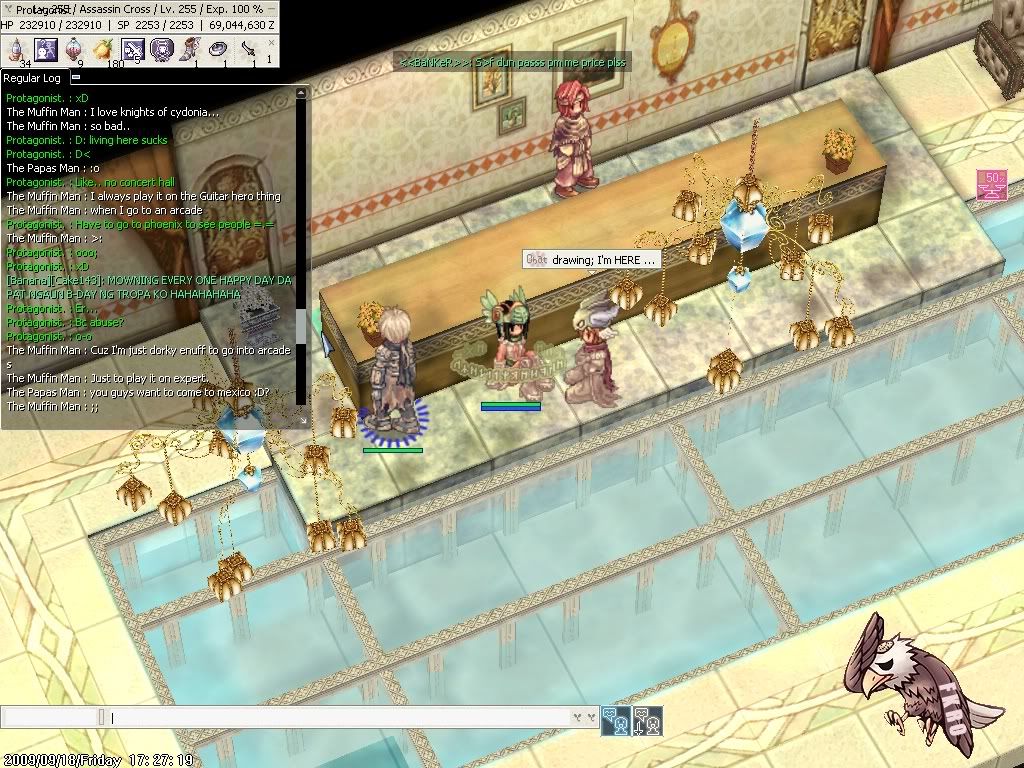Screen dimensions: 1024x768
Task: Select the silver ring hotbar slot
Action: pyautogui.click(x=219, y=49)
